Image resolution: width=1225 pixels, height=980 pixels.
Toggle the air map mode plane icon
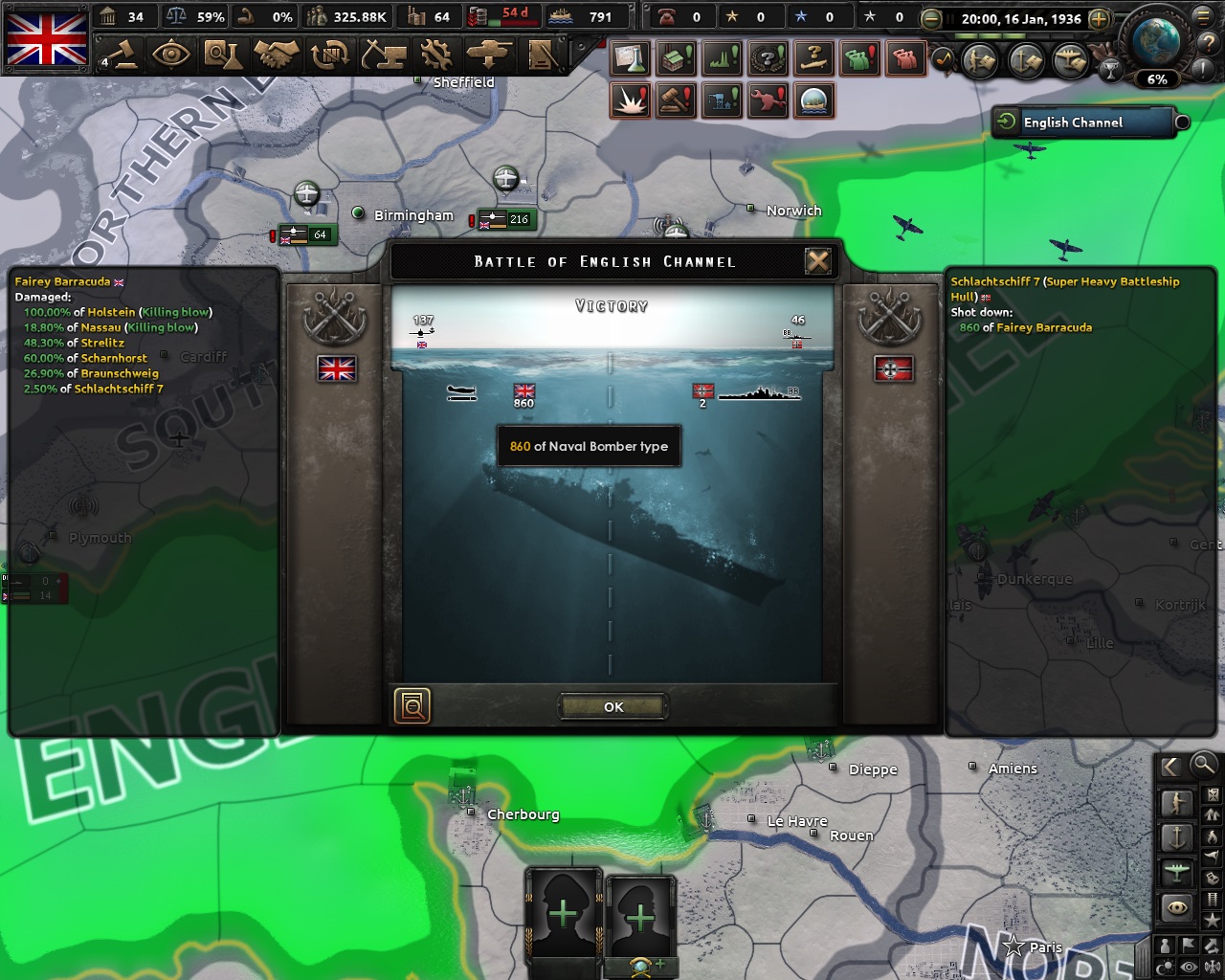point(1177,870)
